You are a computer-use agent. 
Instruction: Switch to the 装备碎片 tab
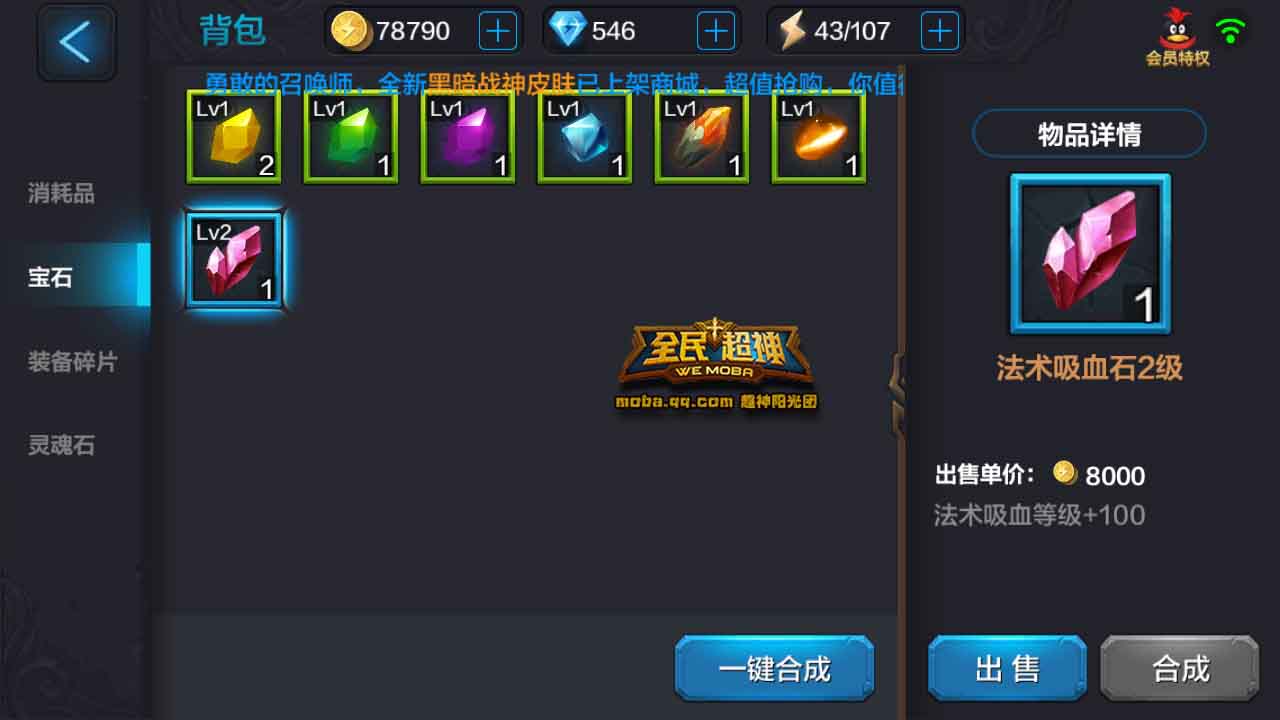(x=72, y=362)
